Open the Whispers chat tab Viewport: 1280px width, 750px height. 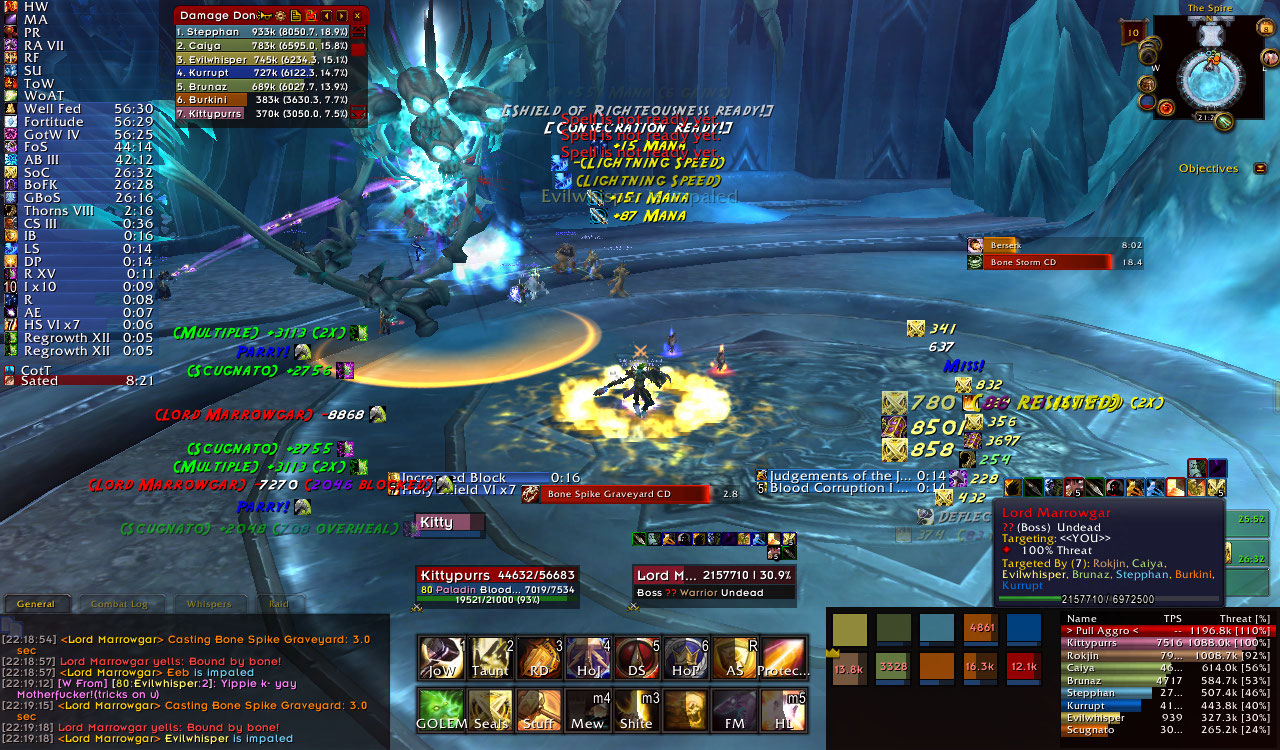(209, 604)
